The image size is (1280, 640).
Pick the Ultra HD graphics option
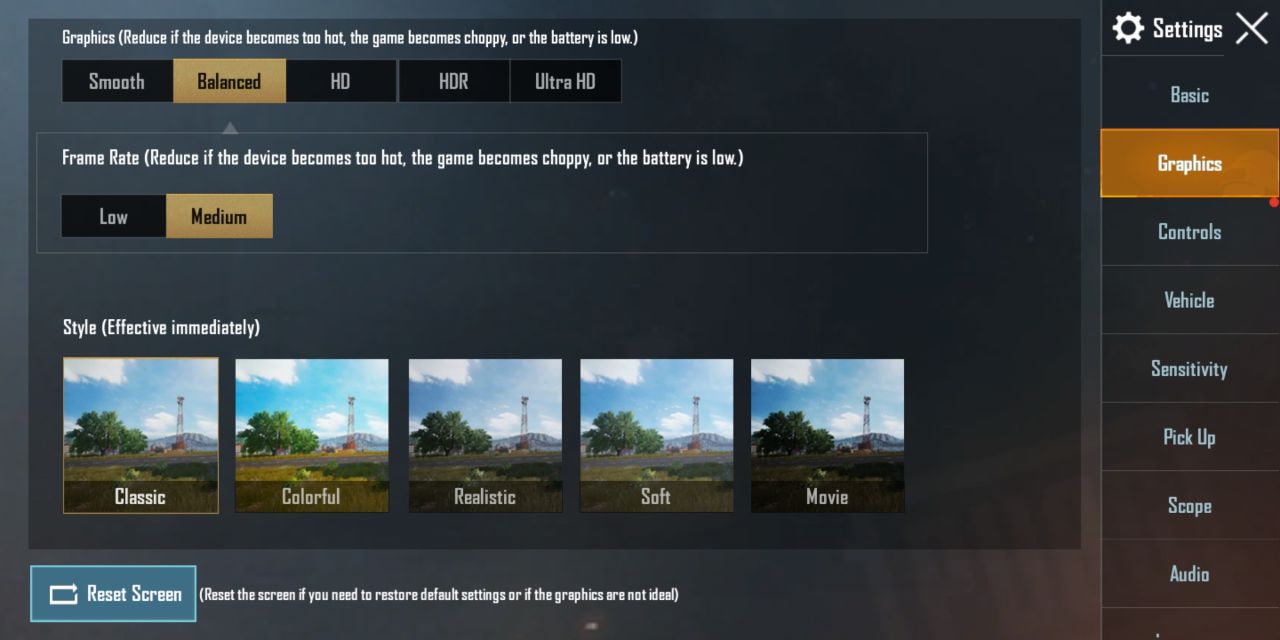[x=565, y=81]
